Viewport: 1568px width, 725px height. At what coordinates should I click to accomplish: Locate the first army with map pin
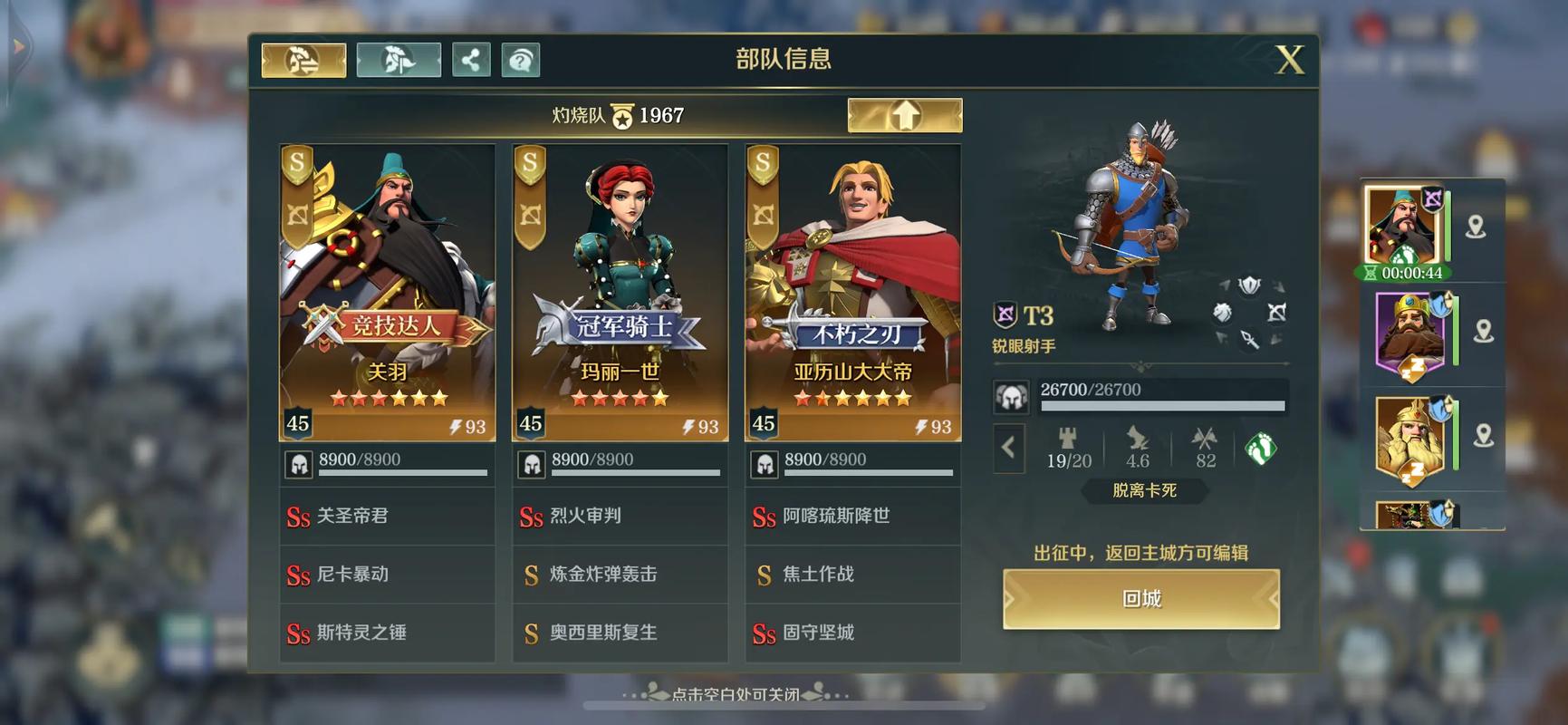[x=1476, y=227]
